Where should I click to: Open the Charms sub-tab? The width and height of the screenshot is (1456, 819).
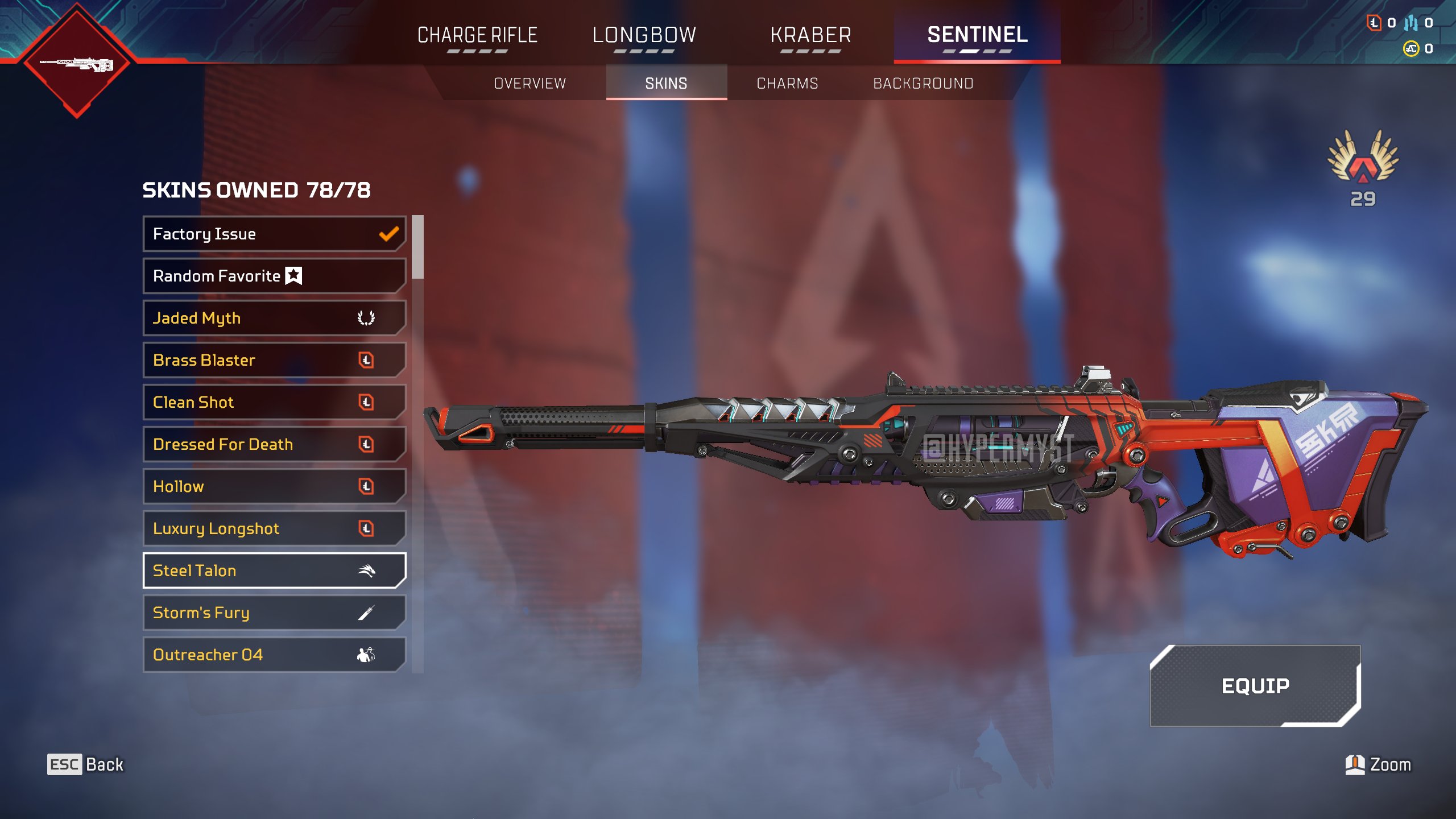[x=787, y=84]
